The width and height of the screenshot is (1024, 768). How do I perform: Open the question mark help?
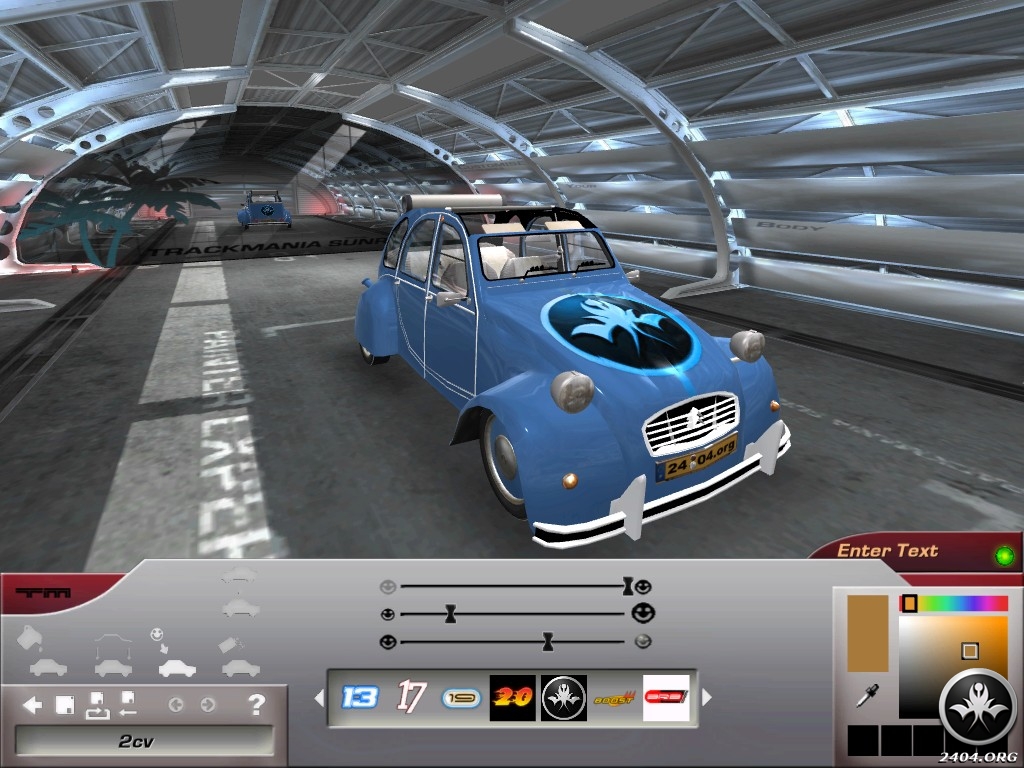256,705
